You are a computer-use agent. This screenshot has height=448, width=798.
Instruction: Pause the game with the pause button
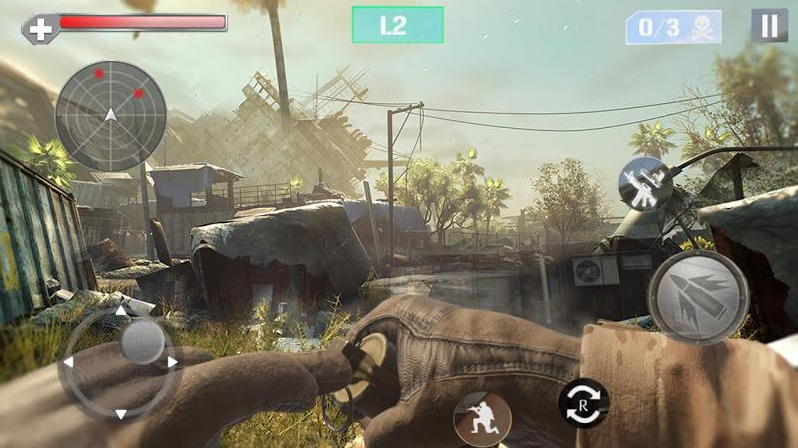(768, 26)
